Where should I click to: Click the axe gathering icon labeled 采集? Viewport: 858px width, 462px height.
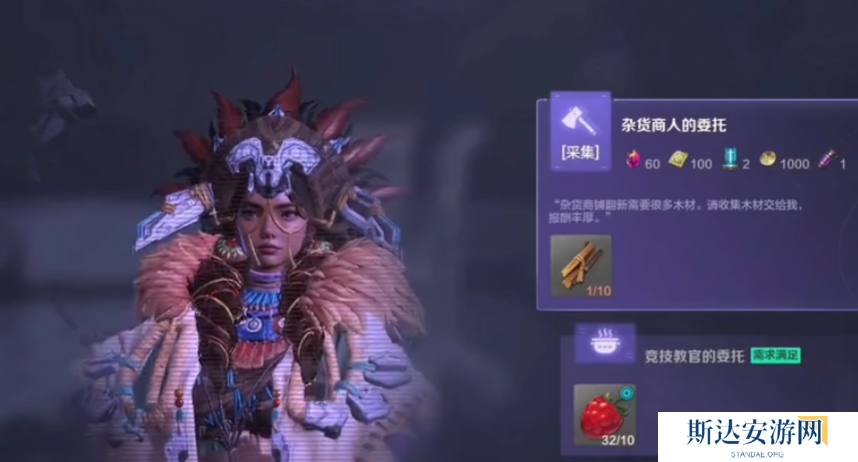(580, 130)
